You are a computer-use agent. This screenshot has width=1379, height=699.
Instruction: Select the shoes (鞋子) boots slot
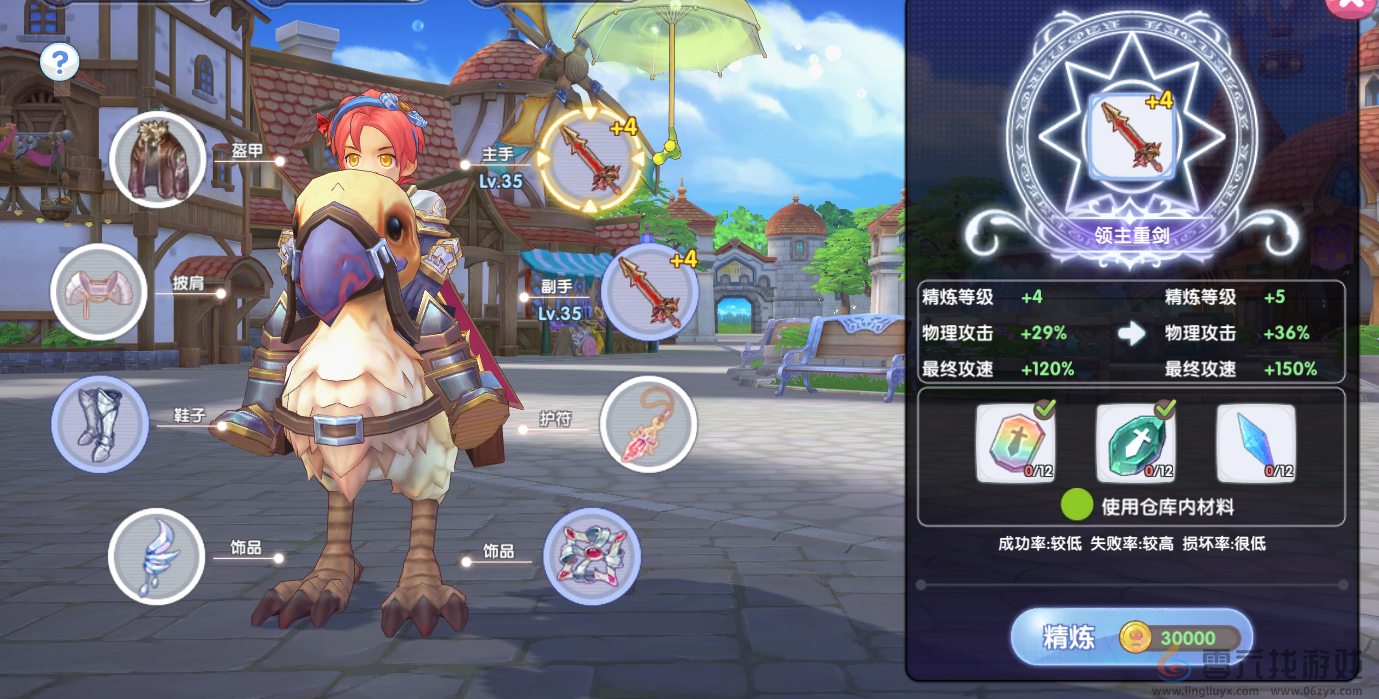tap(99, 424)
